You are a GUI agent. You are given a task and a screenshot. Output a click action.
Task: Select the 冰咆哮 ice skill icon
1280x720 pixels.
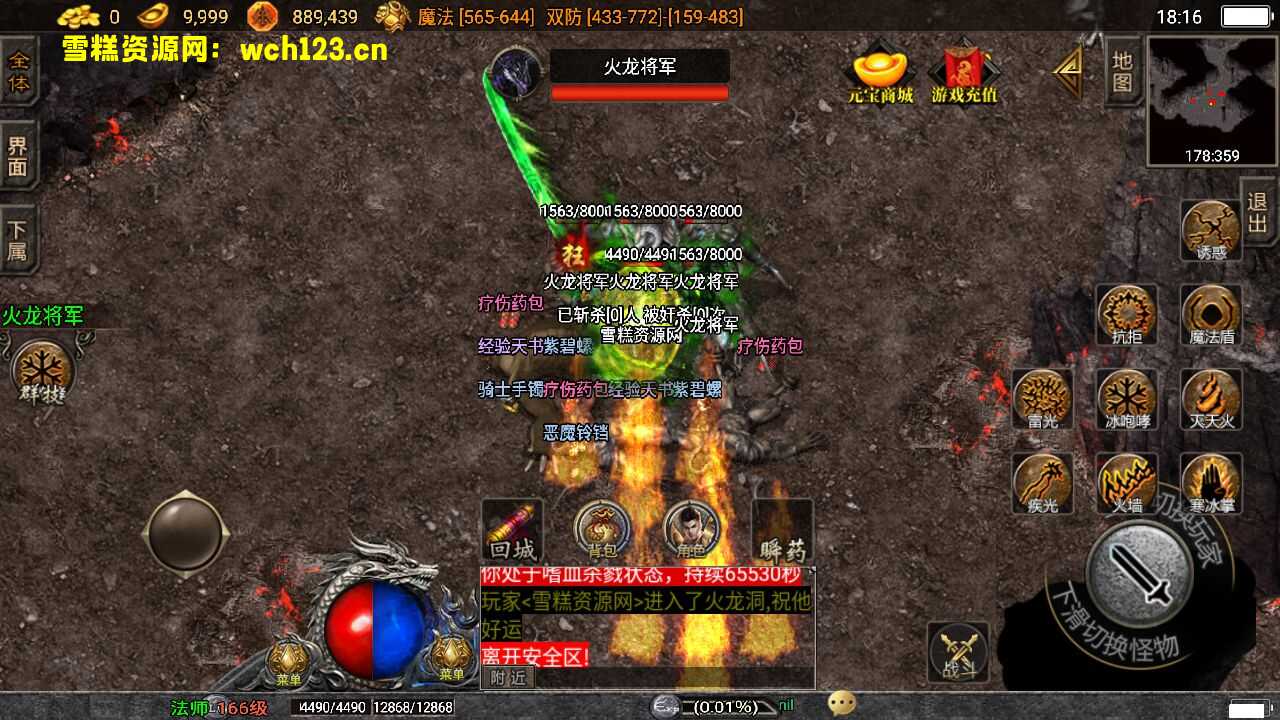click(x=1126, y=398)
